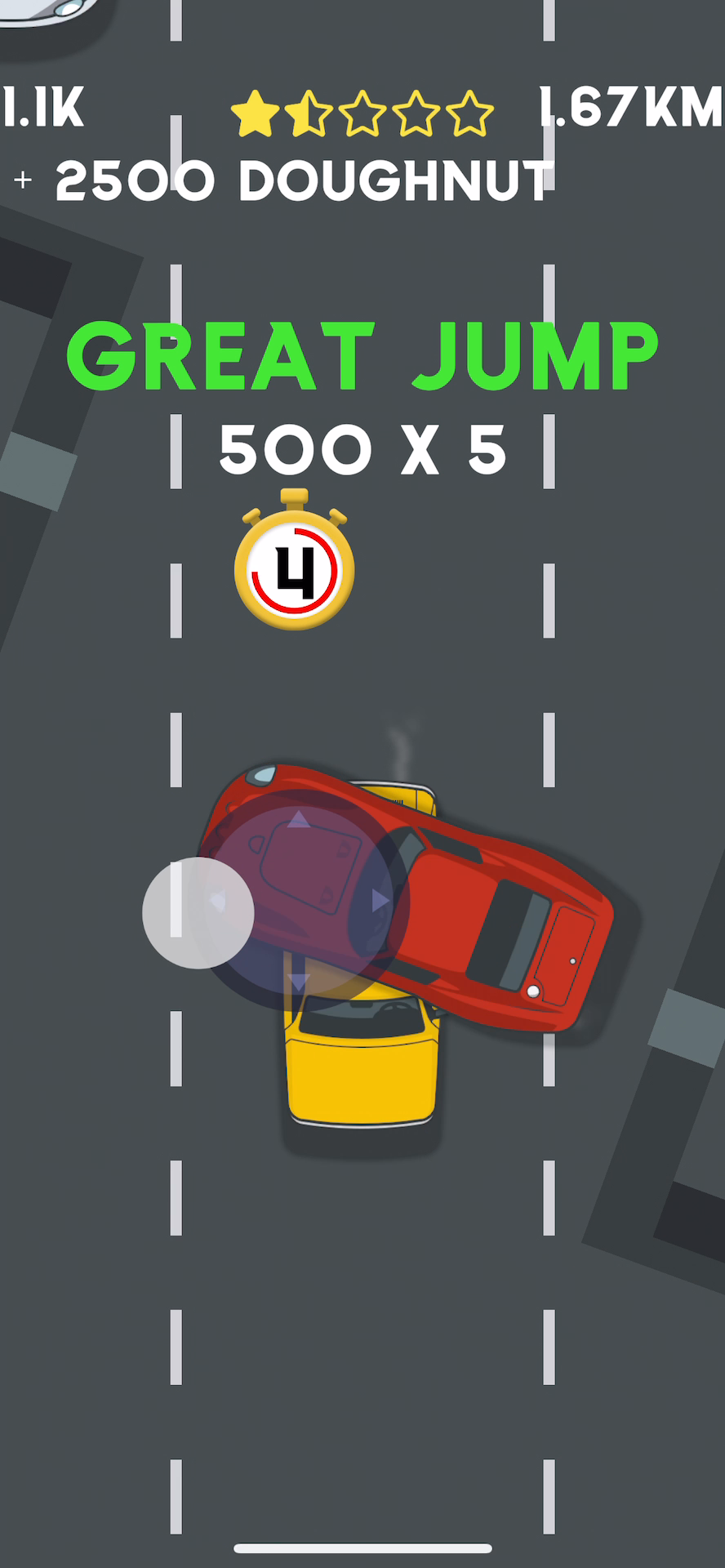Tap the joystick's up arrow
The width and height of the screenshot is (725, 1568).
tap(299, 819)
